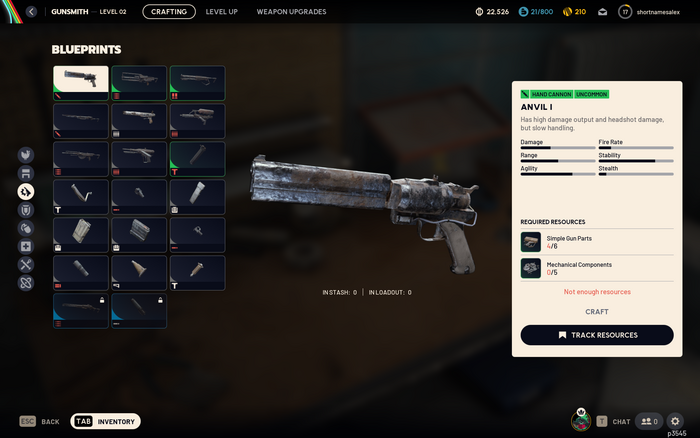Select the crossed tools category filter
Image resolution: width=700 pixels, height=438 pixels.
tap(27, 264)
